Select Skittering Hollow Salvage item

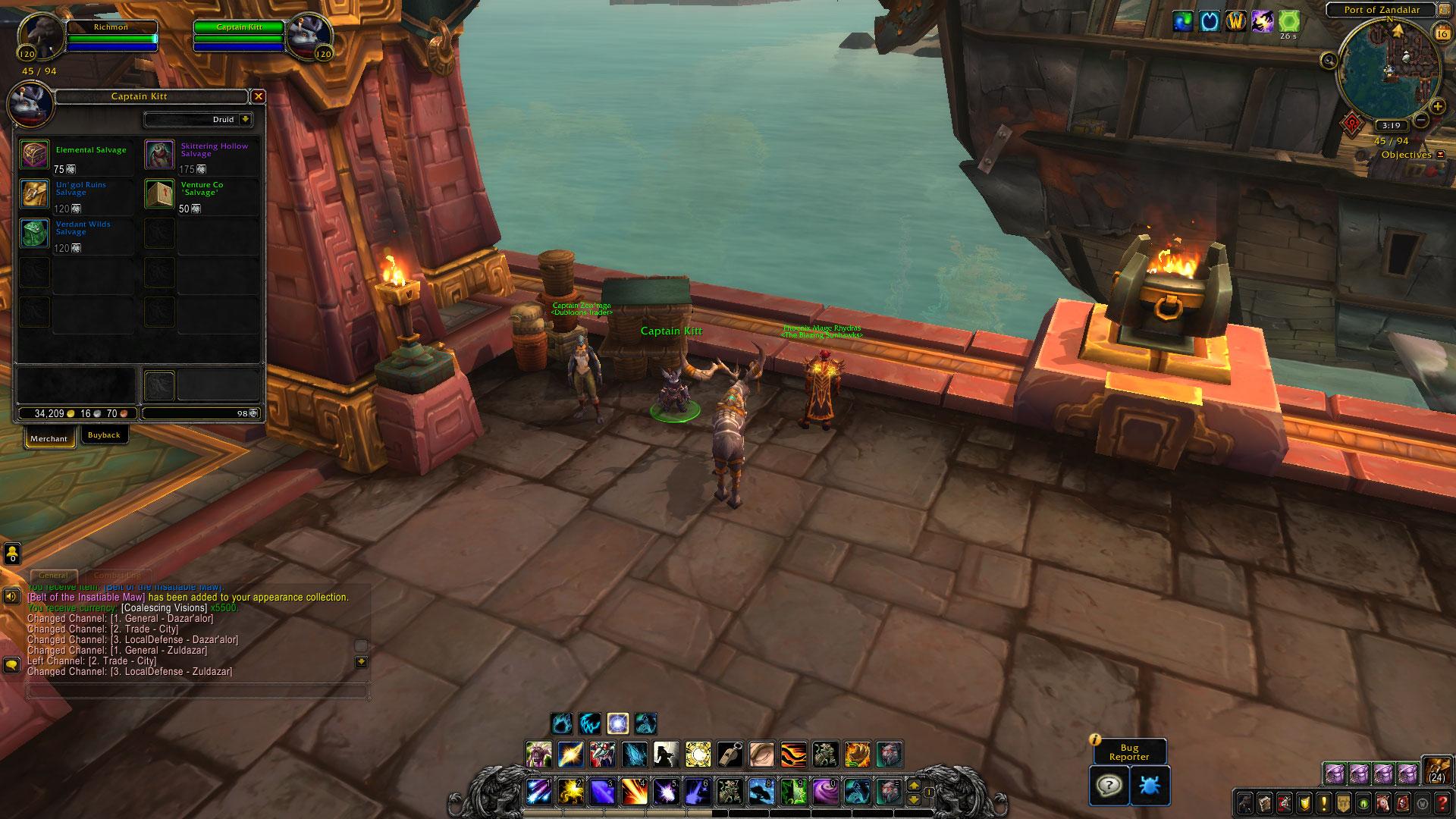tap(160, 155)
